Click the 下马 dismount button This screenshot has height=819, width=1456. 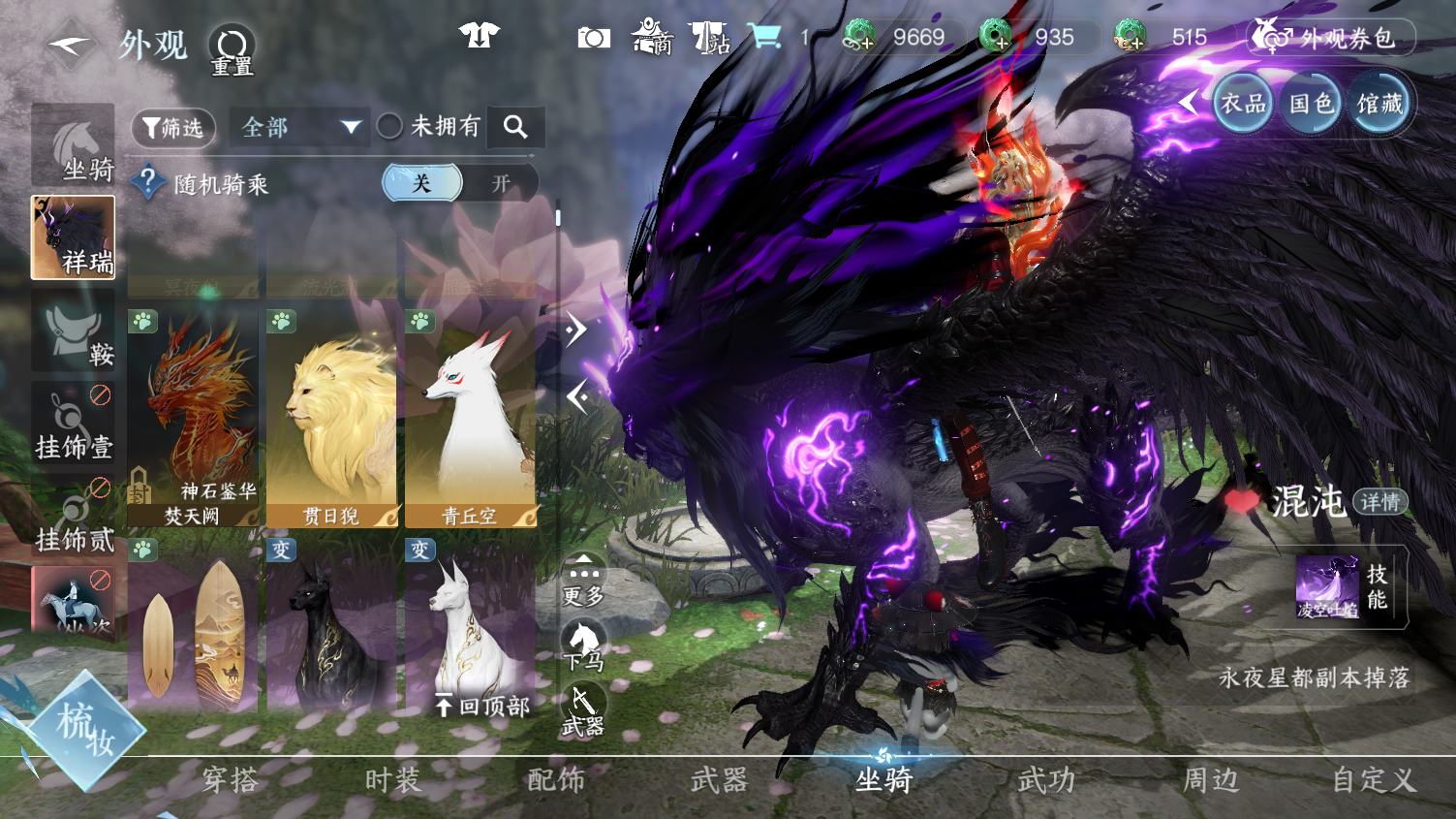click(584, 646)
